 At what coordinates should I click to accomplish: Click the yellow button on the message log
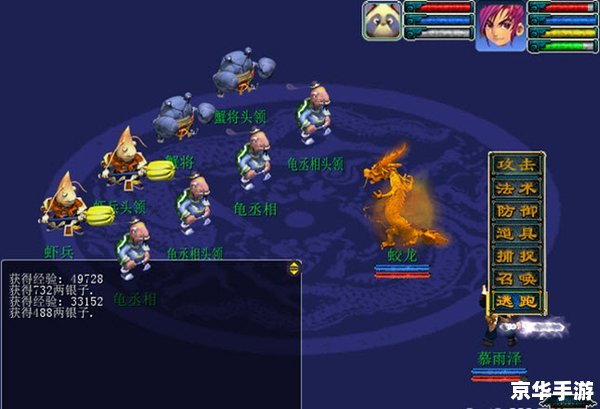coord(293,268)
